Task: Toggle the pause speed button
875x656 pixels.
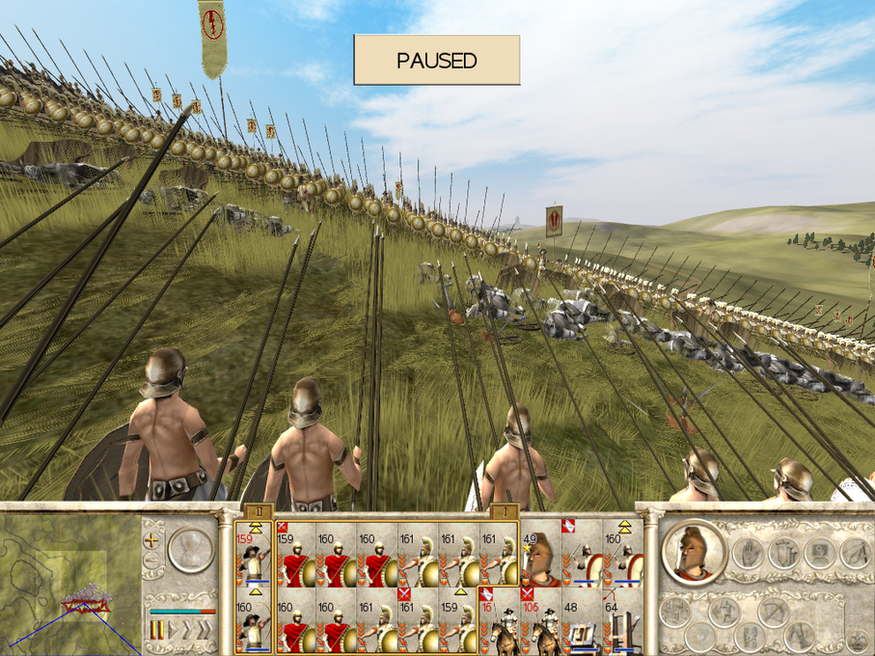Action: click(x=157, y=630)
